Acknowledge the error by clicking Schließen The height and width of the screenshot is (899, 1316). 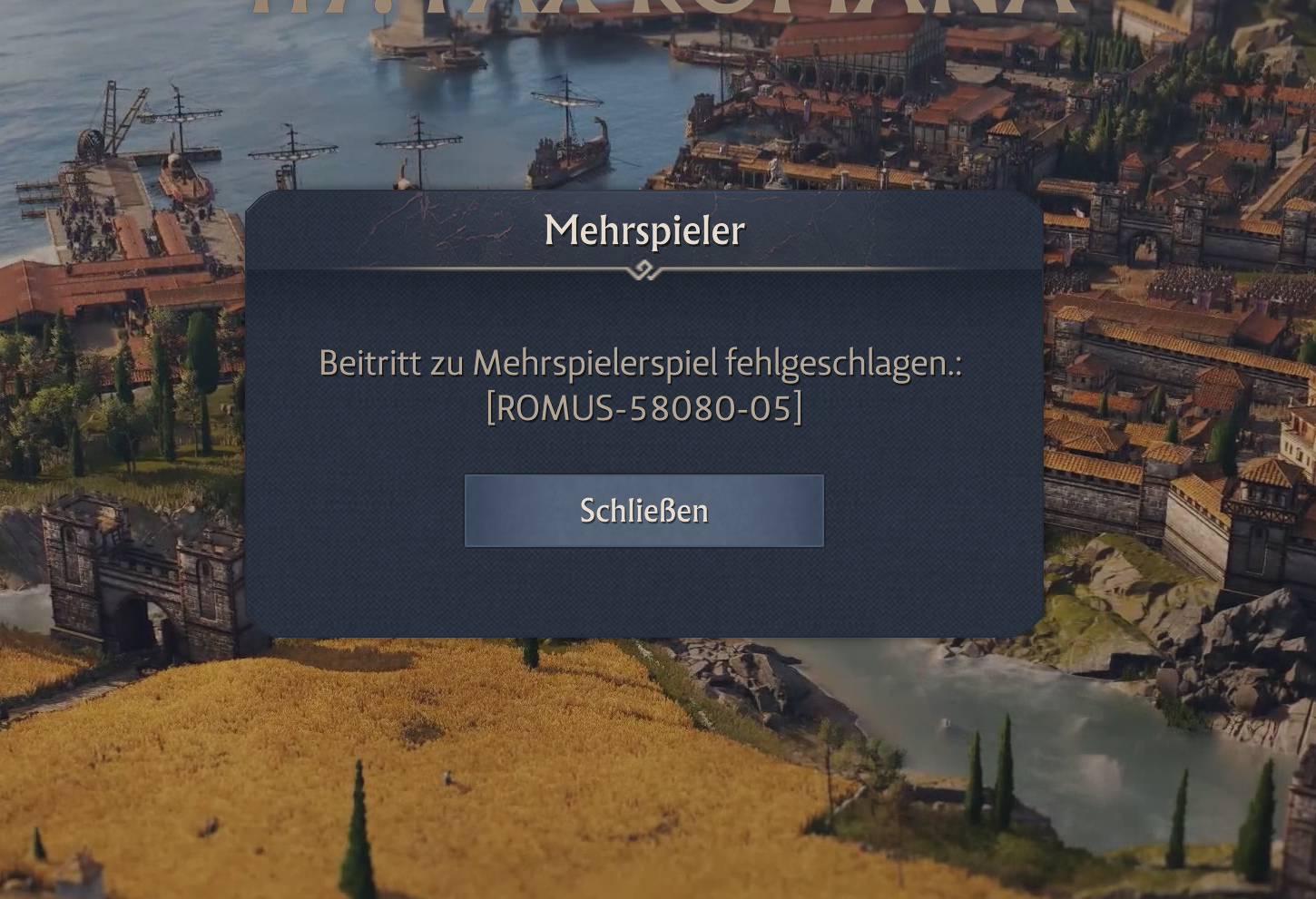click(x=644, y=510)
